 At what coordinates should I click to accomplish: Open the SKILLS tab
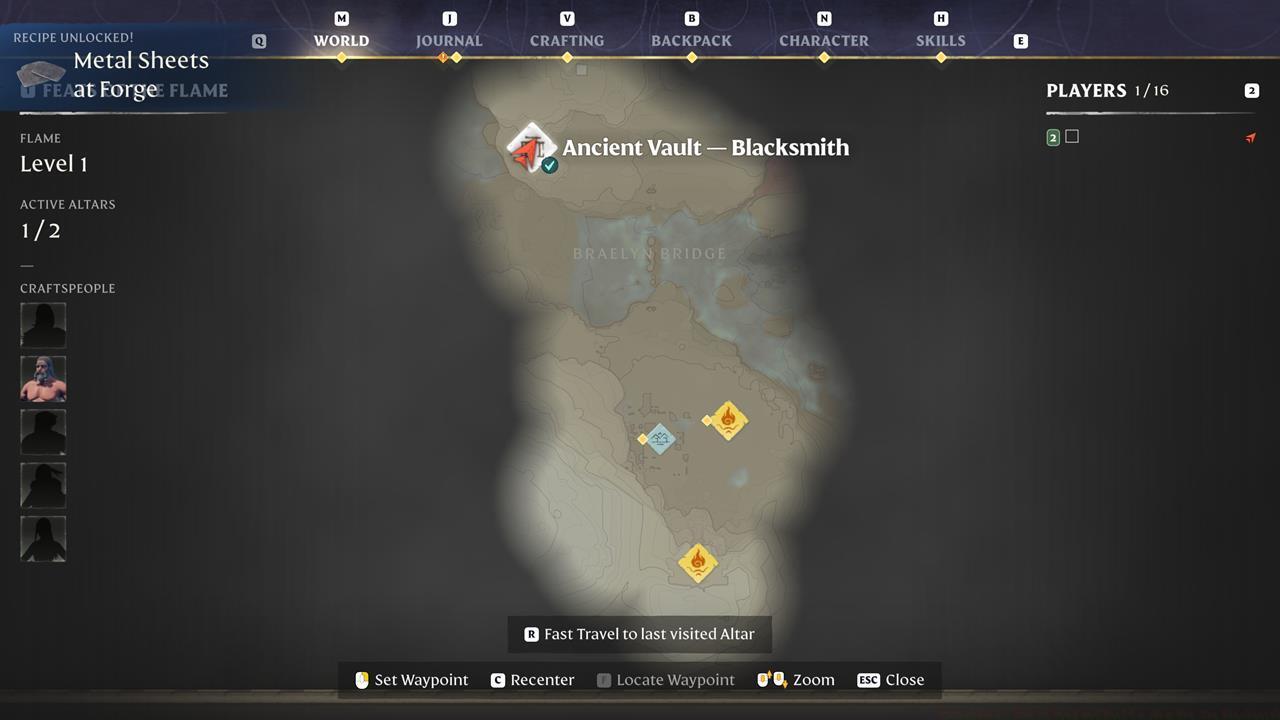click(x=940, y=40)
